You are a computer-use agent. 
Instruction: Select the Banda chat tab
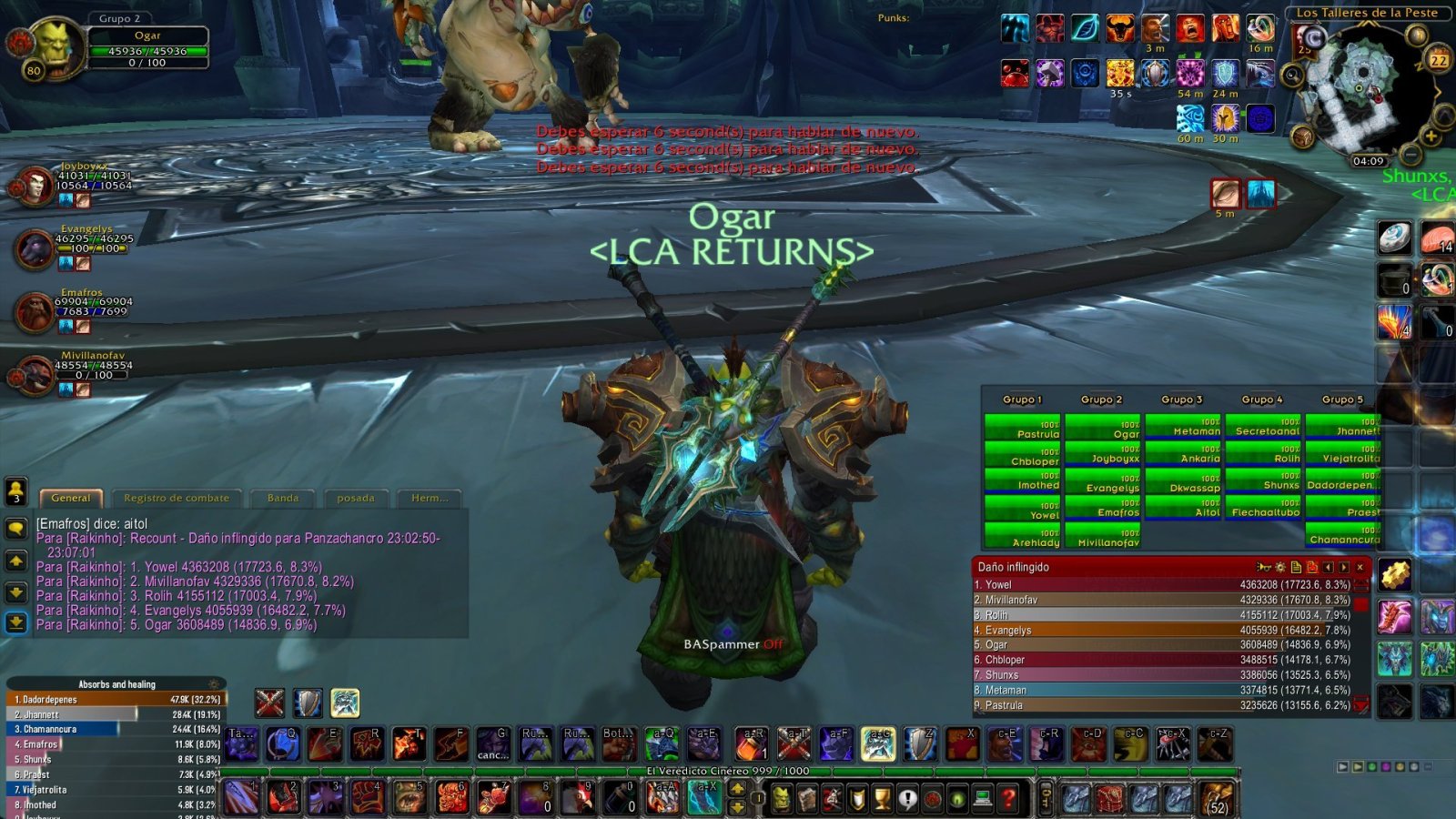282,498
